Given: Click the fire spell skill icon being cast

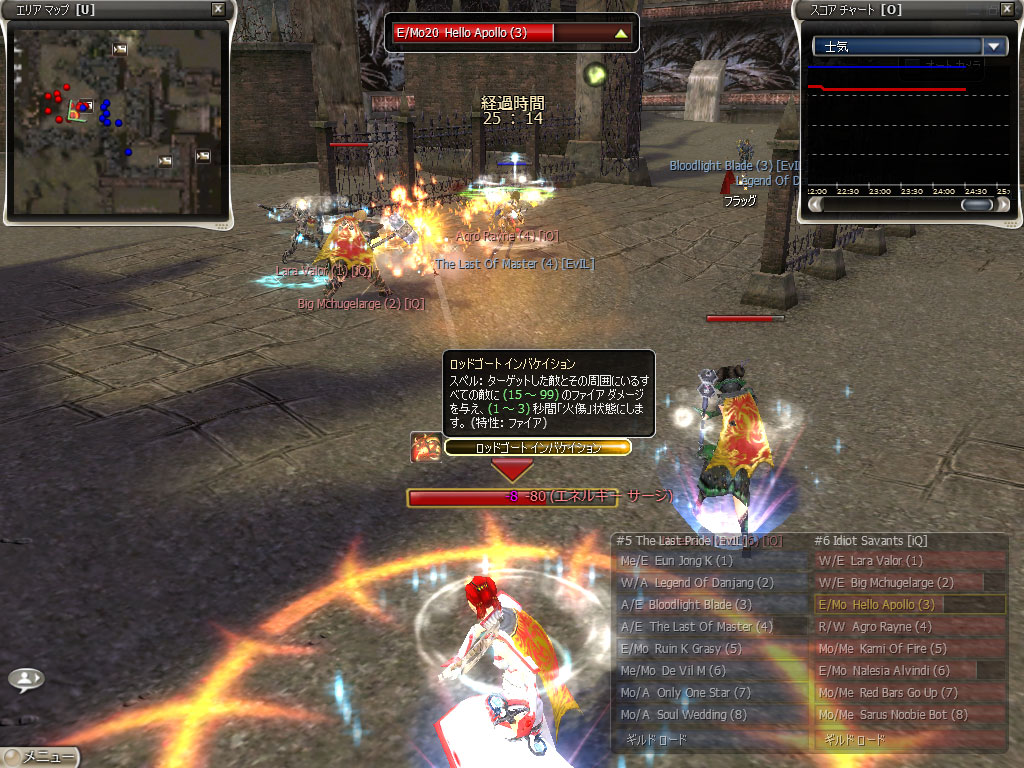Looking at the screenshot, I should [x=426, y=447].
